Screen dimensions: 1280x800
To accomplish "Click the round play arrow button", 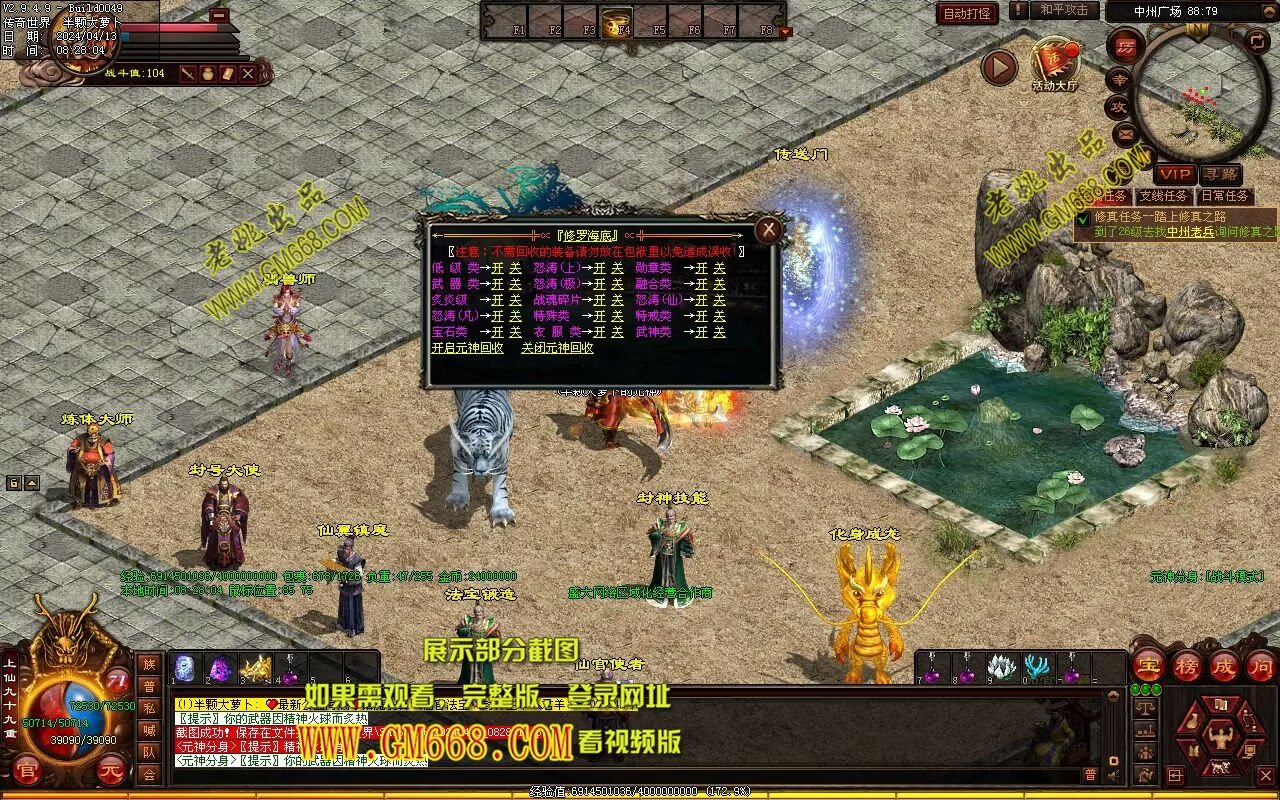I will pyautogui.click(x=998, y=67).
